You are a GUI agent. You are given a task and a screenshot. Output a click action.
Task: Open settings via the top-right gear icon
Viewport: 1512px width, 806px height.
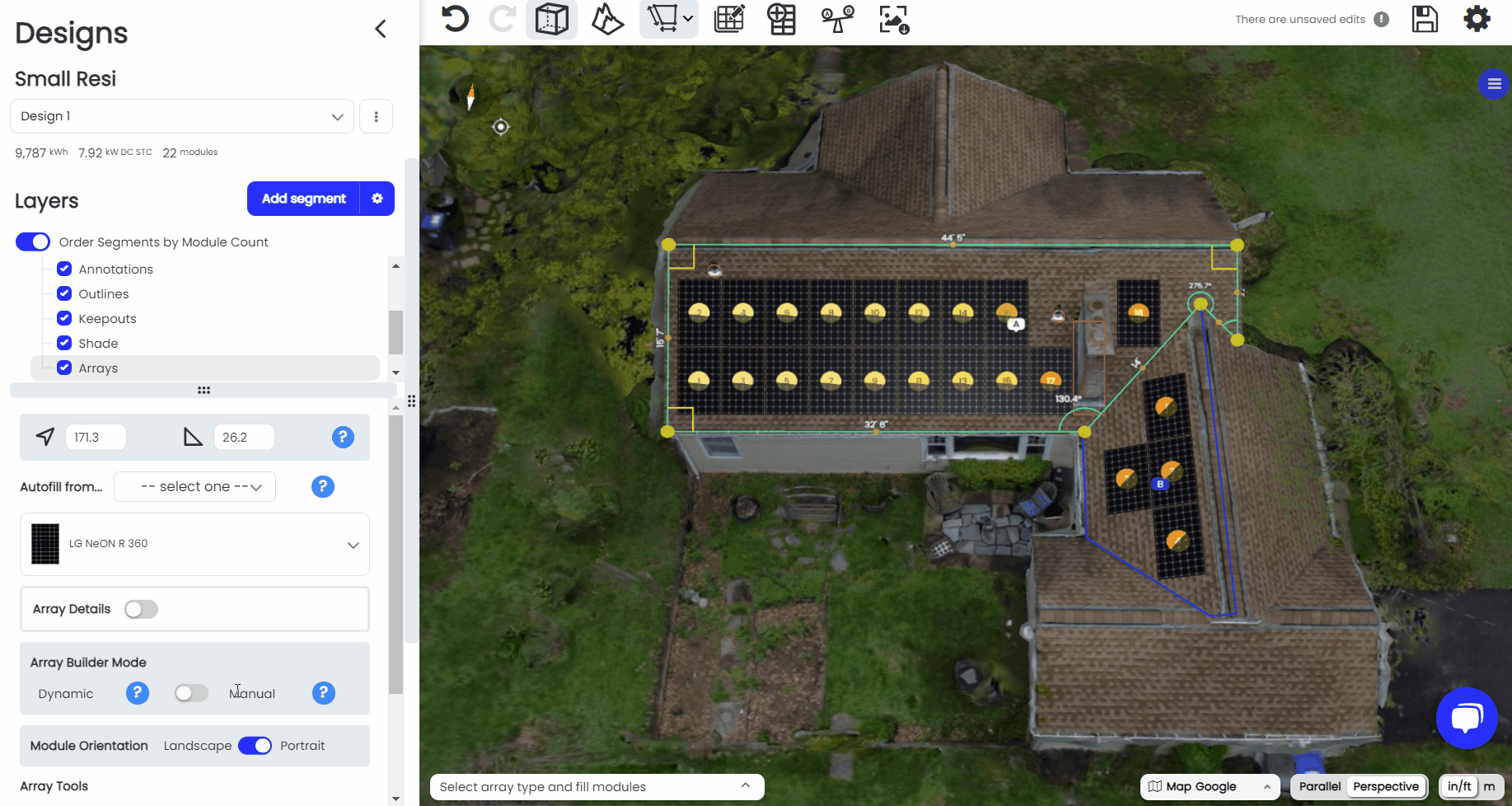[1477, 19]
